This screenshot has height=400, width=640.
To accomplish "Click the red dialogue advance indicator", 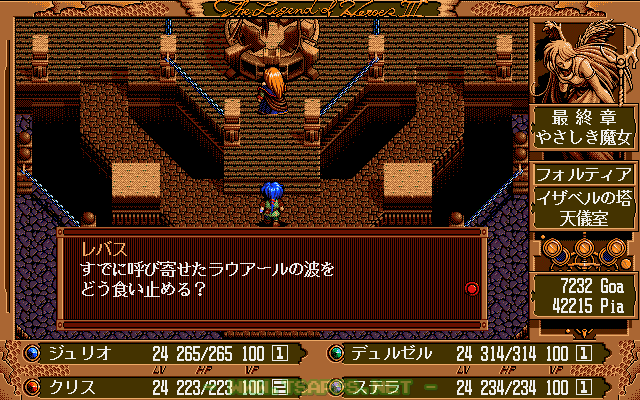I will pyautogui.click(x=472, y=288).
